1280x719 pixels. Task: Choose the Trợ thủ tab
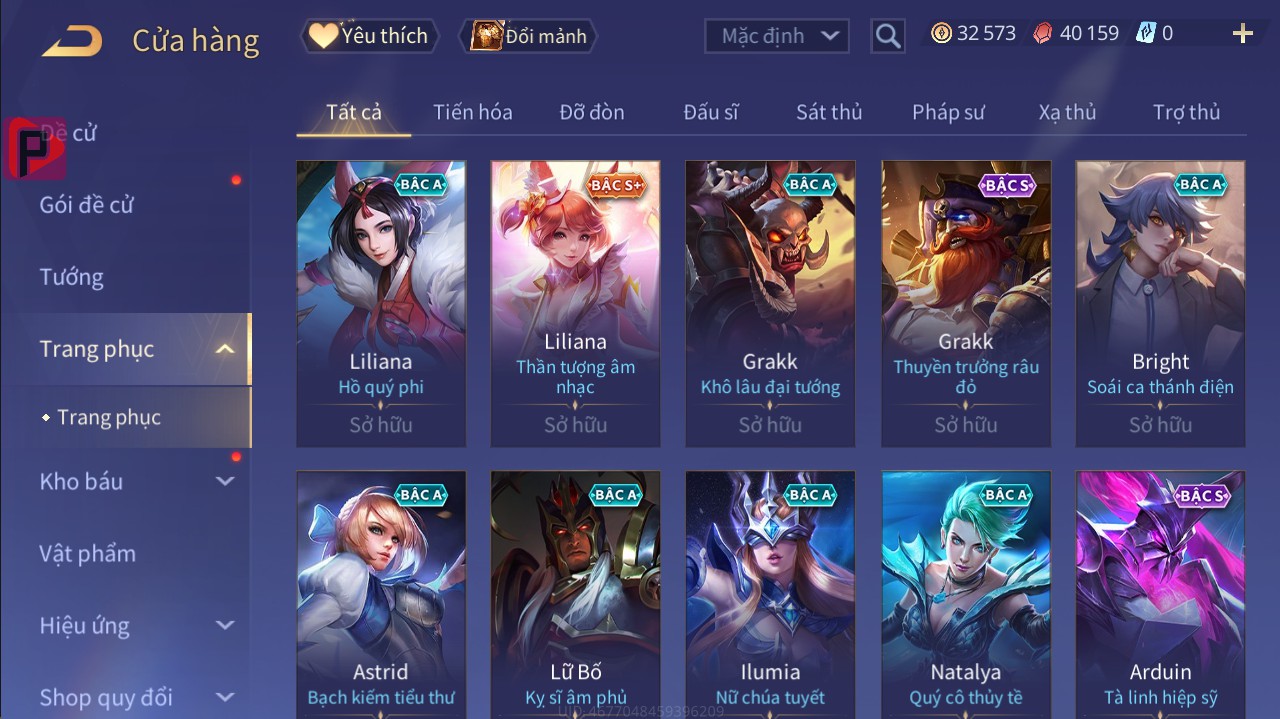1186,112
